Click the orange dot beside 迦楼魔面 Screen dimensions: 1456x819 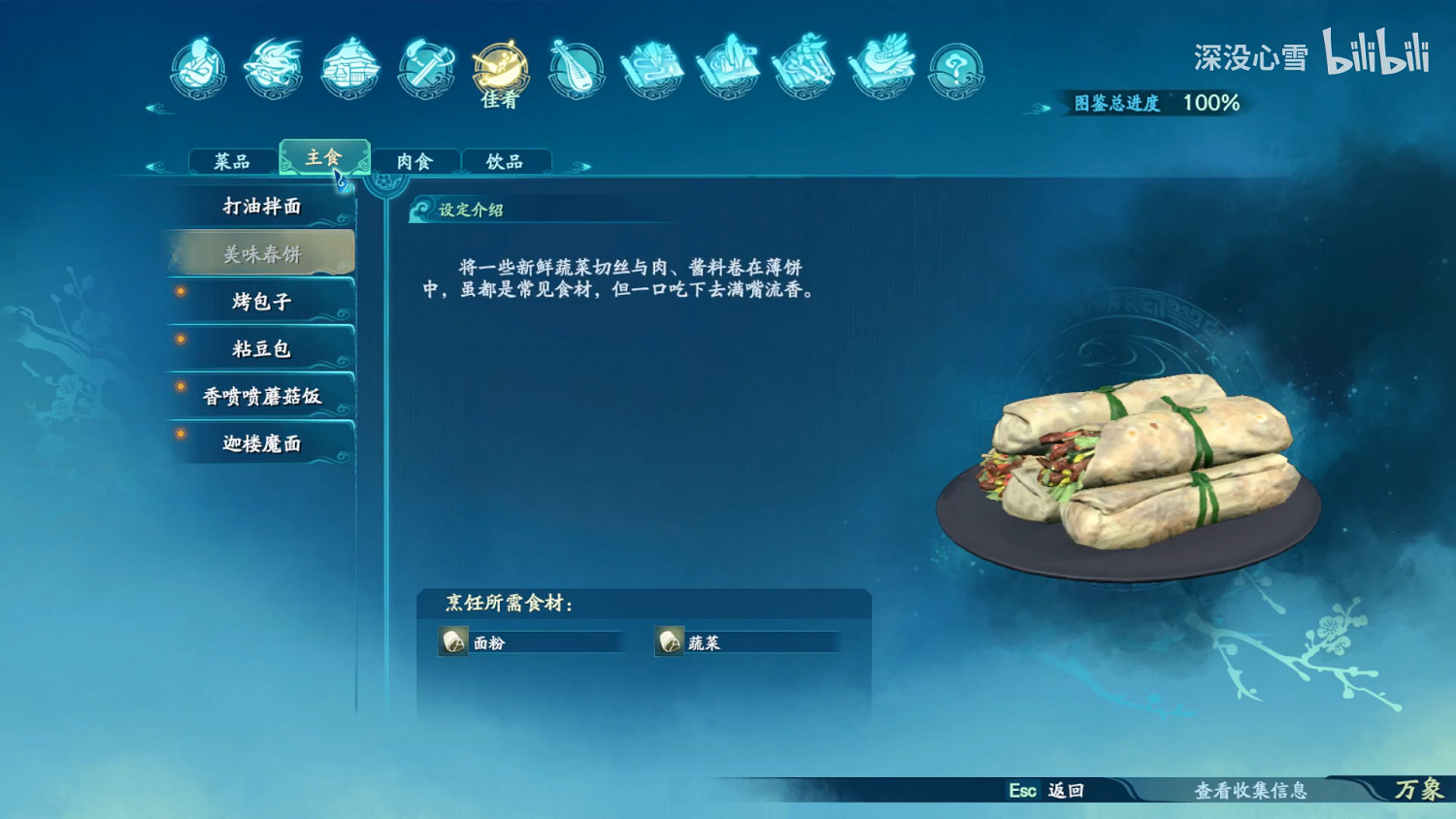tap(182, 434)
